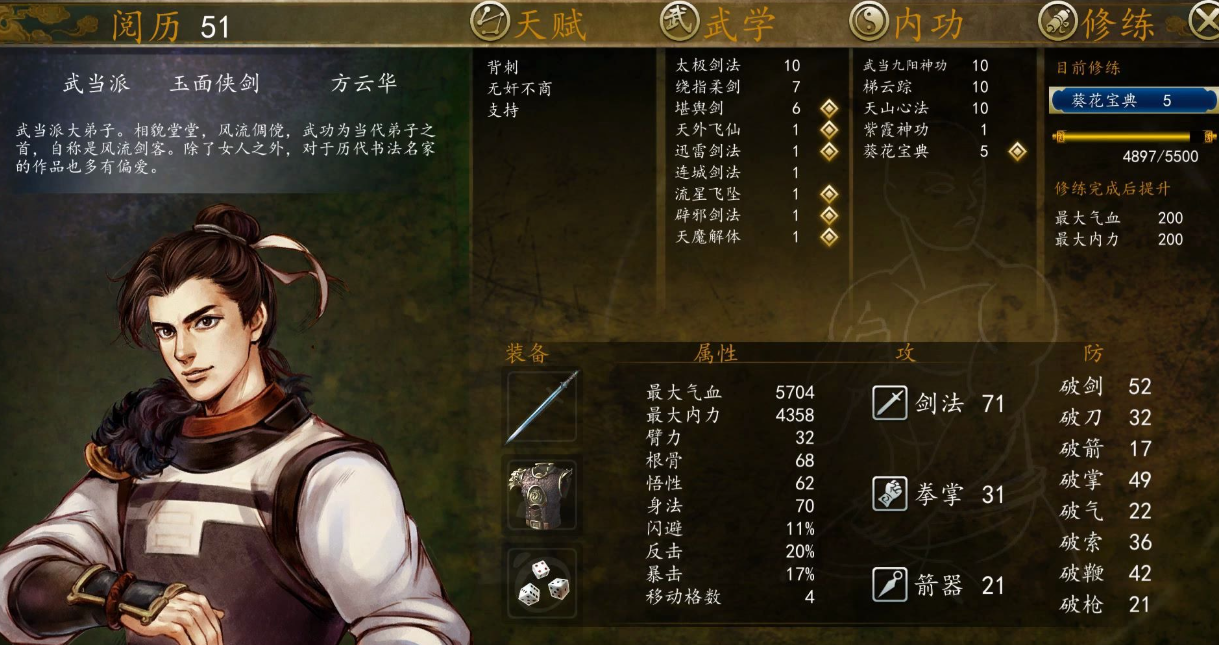Toggle the diamond marker beside 堪舆剑

click(x=828, y=108)
